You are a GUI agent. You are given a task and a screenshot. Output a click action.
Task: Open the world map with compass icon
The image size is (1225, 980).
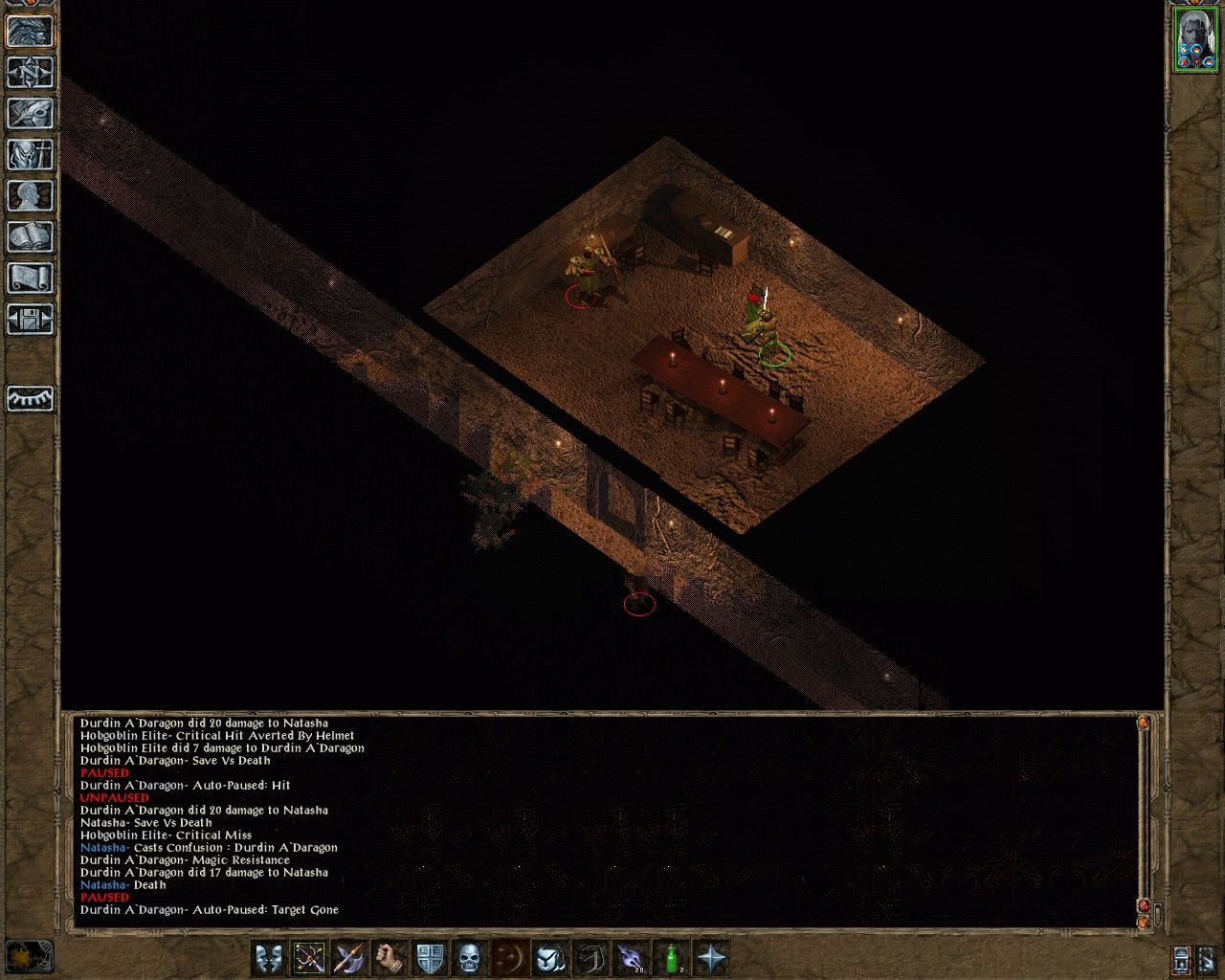tap(31, 71)
